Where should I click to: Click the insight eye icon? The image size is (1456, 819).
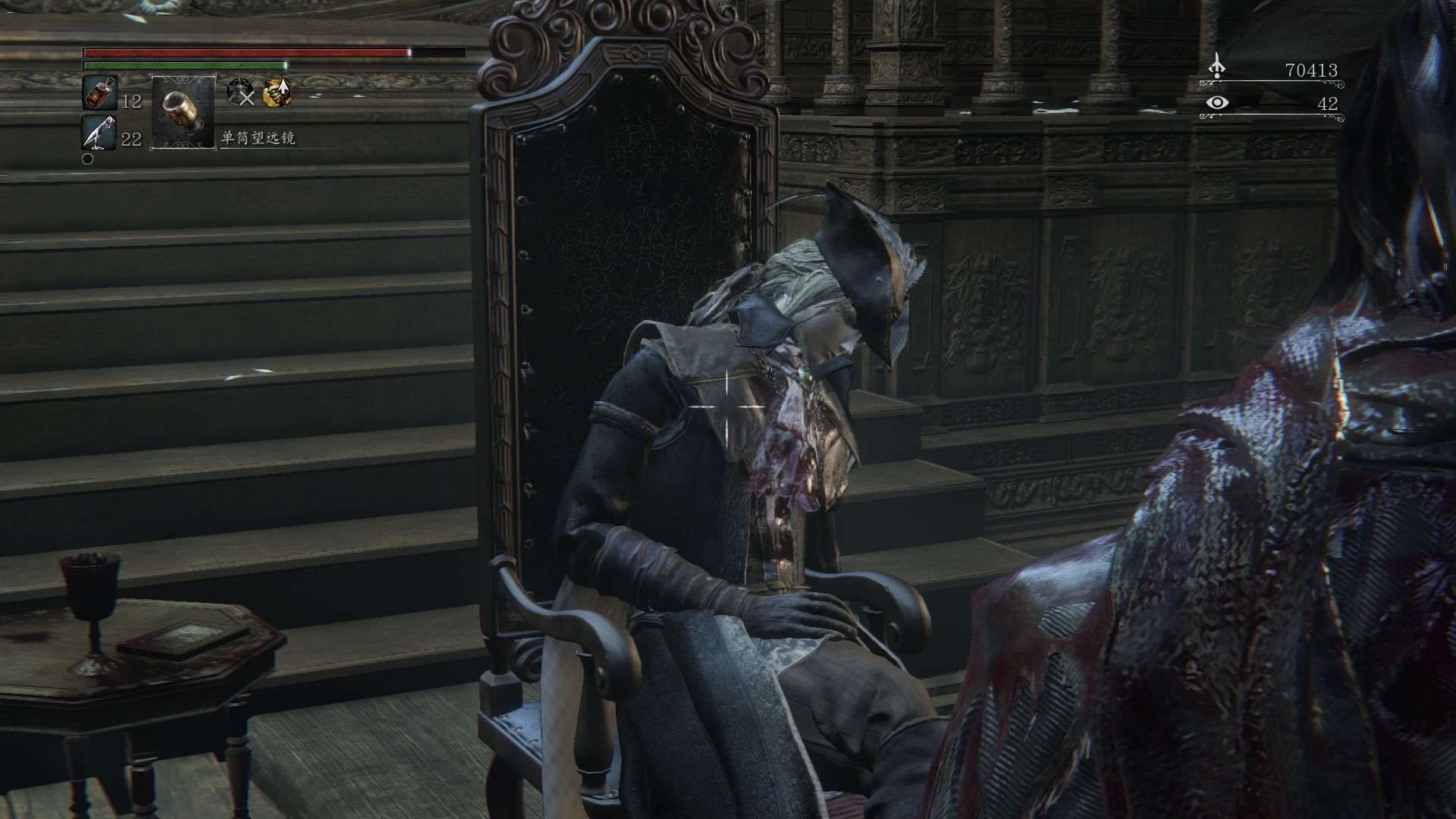point(1216,103)
